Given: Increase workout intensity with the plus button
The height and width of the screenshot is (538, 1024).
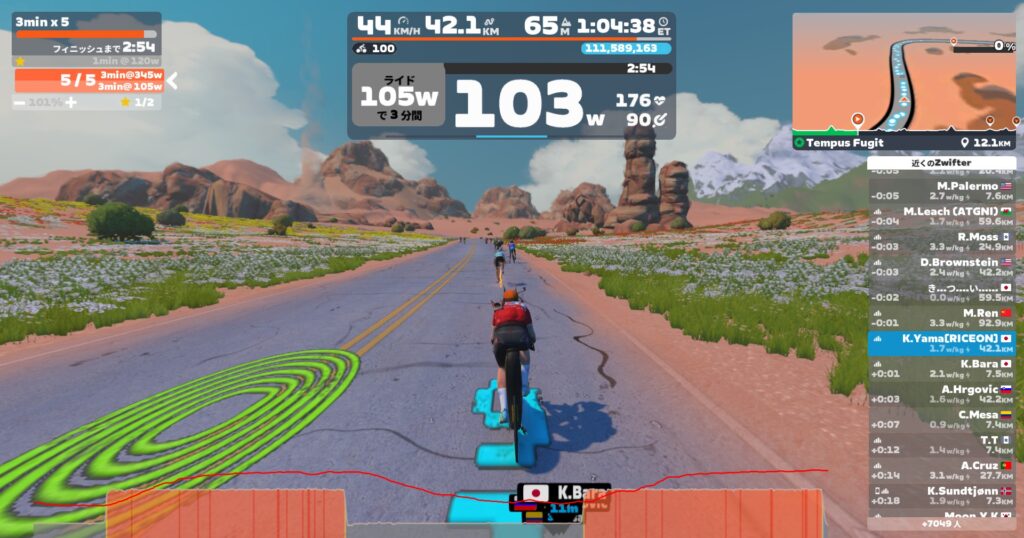Looking at the screenshot, I should tap(71, 103).
